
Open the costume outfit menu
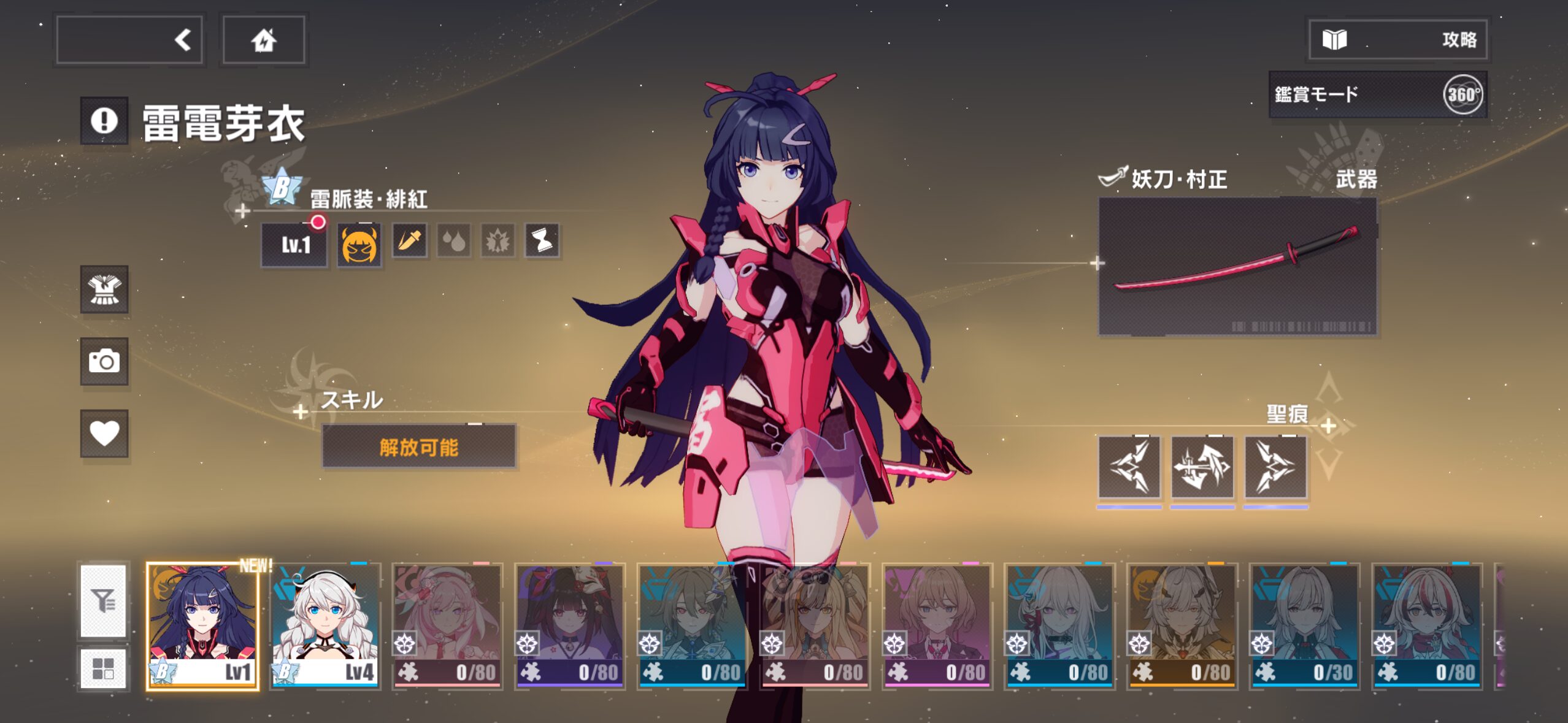point(104,289)
